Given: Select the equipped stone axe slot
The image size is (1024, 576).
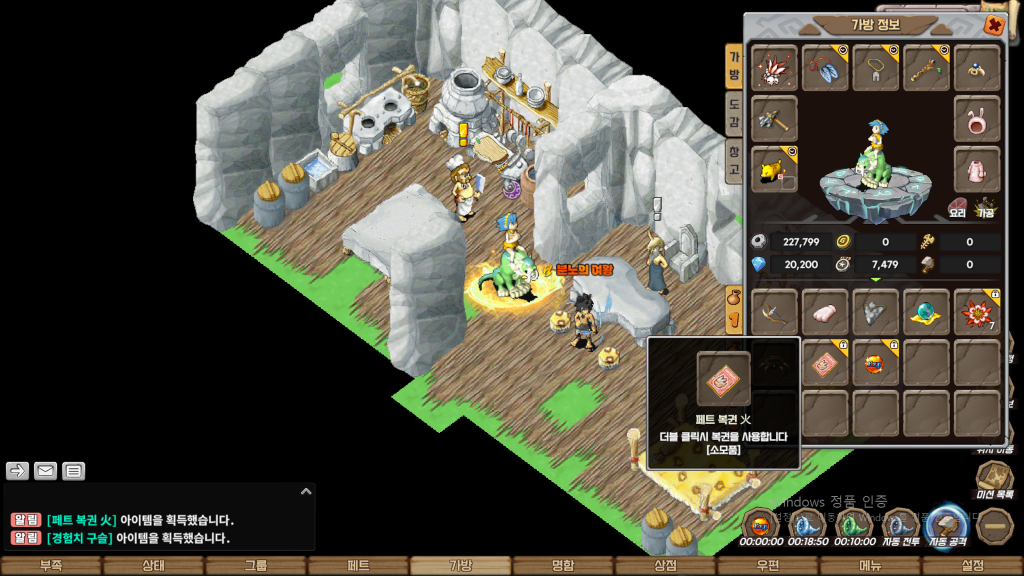Looking at the screenshot, I should click(x=774, y=119).
